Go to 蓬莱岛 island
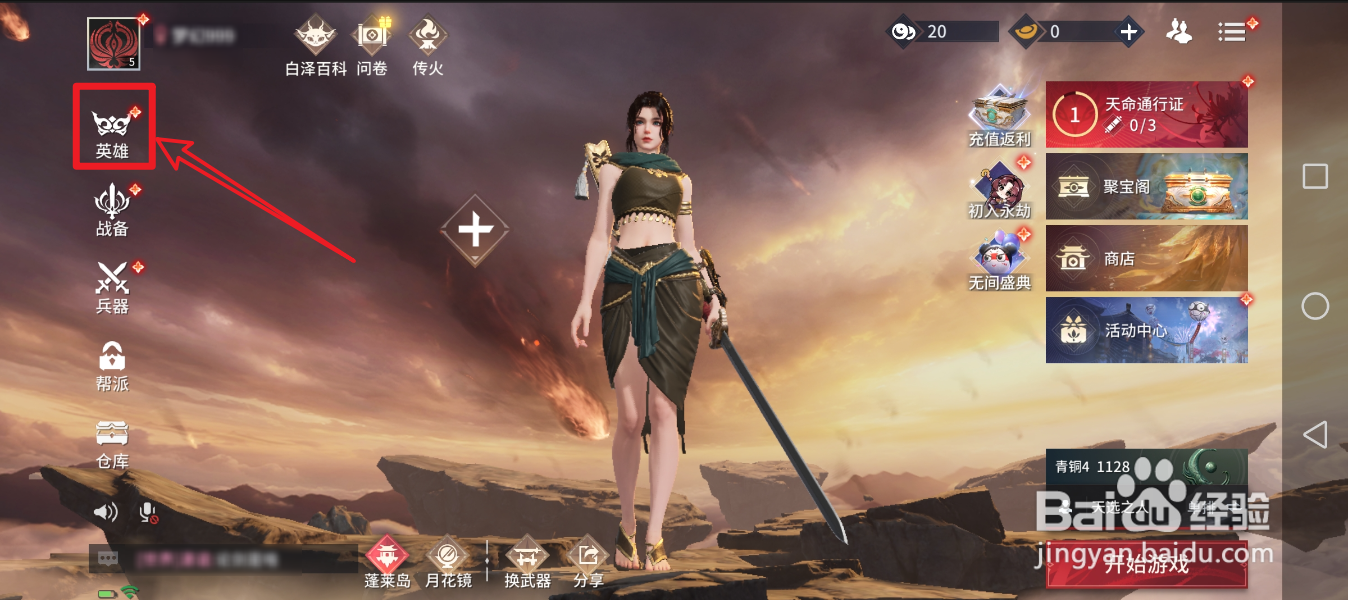This screenshot has height=600, width=1348. pyautogui.click(x=387, y=562)
